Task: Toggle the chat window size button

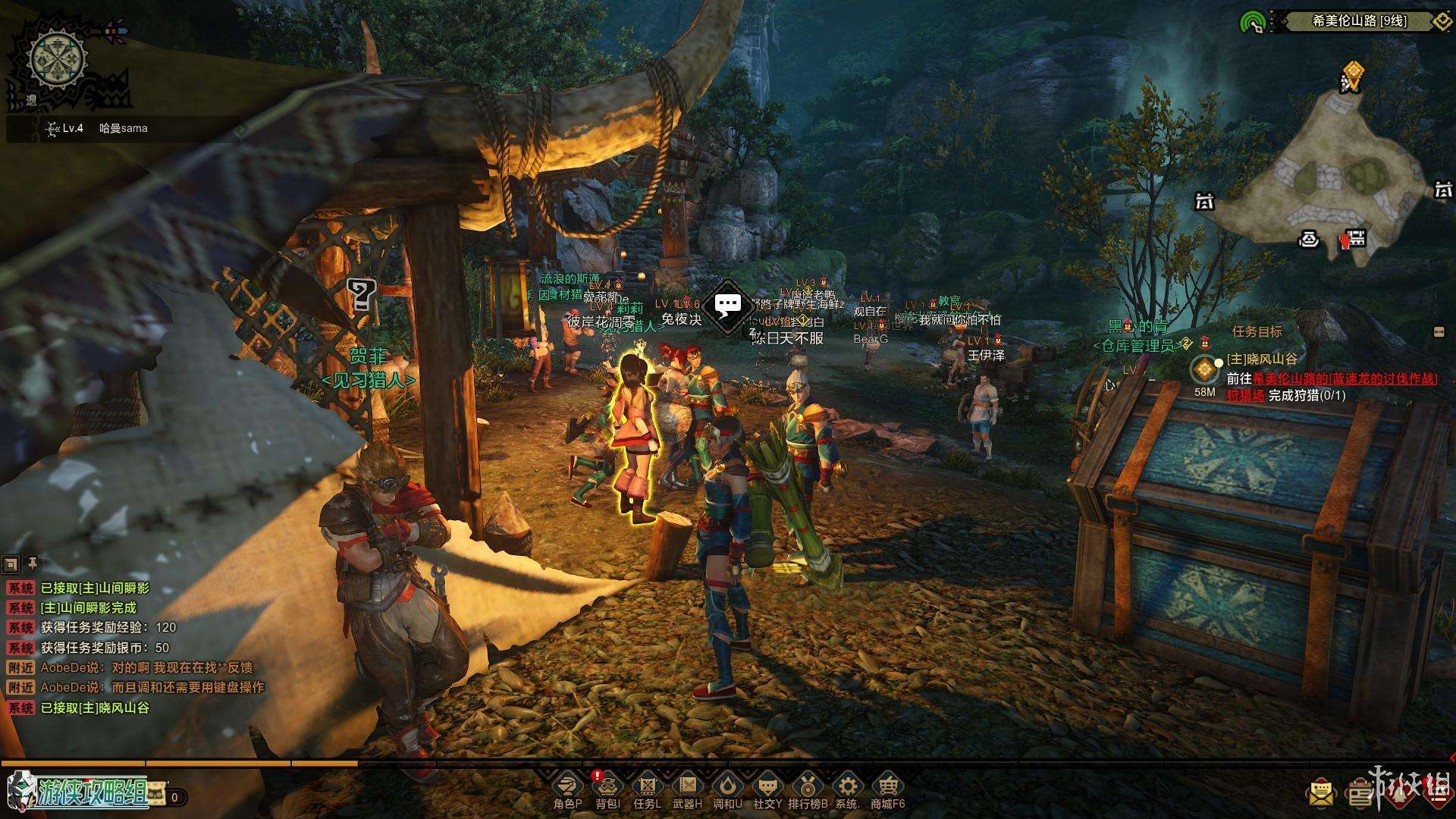Action: point(11,563)
